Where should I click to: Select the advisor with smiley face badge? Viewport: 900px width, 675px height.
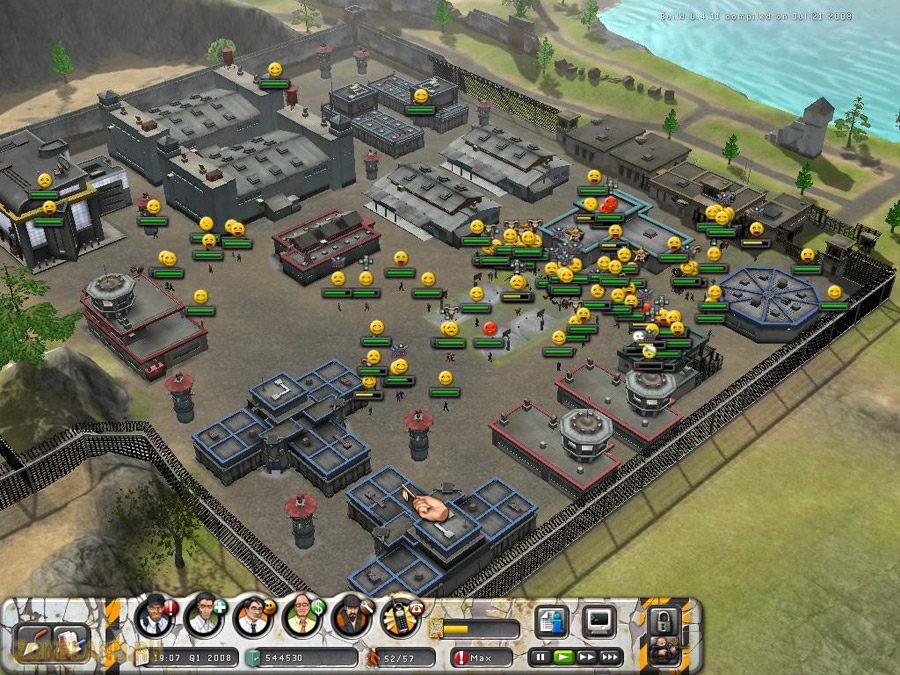click(x=253, y=616)
